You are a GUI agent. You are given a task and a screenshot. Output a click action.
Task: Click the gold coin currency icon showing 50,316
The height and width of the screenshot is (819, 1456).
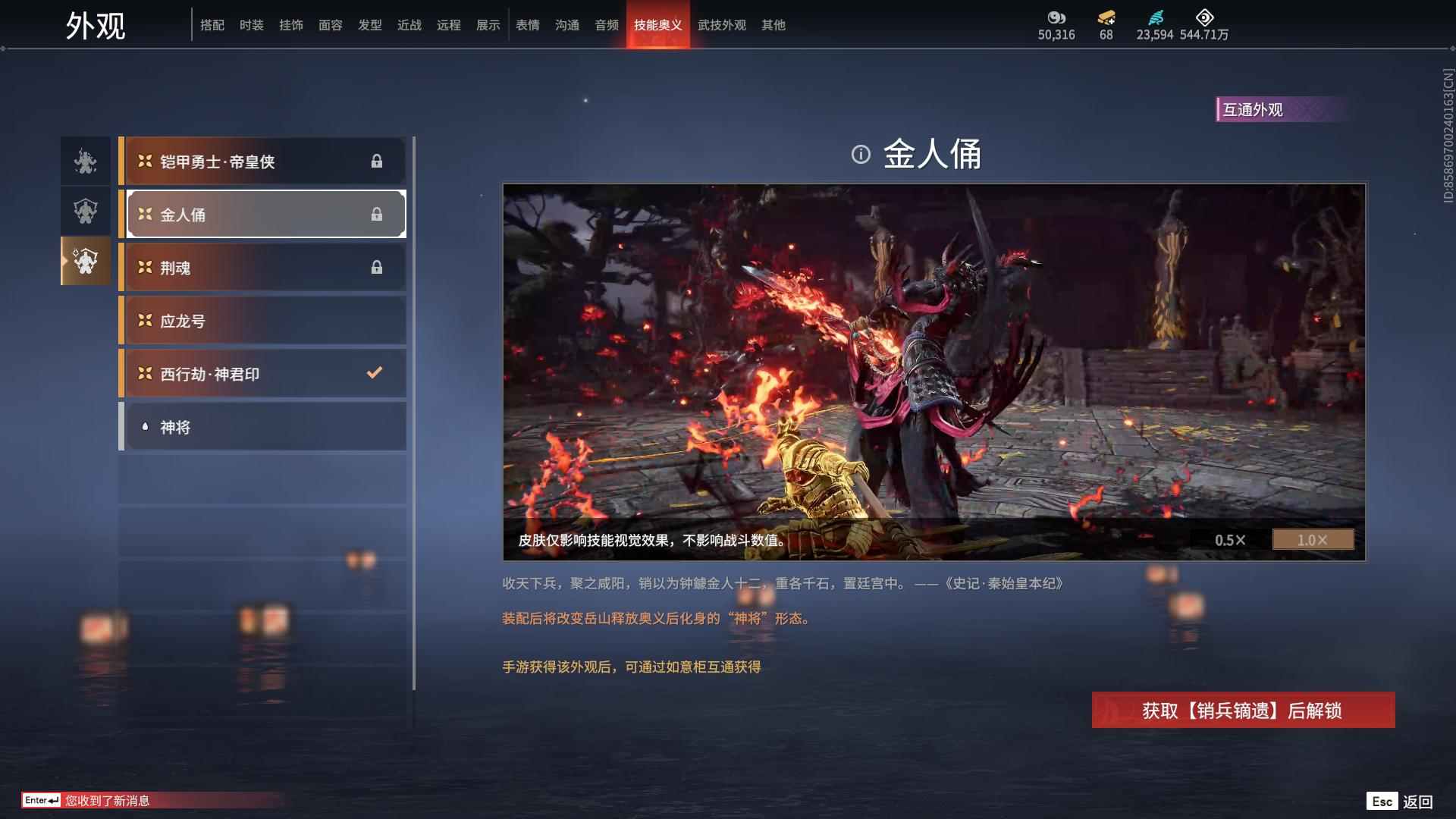1058,17
